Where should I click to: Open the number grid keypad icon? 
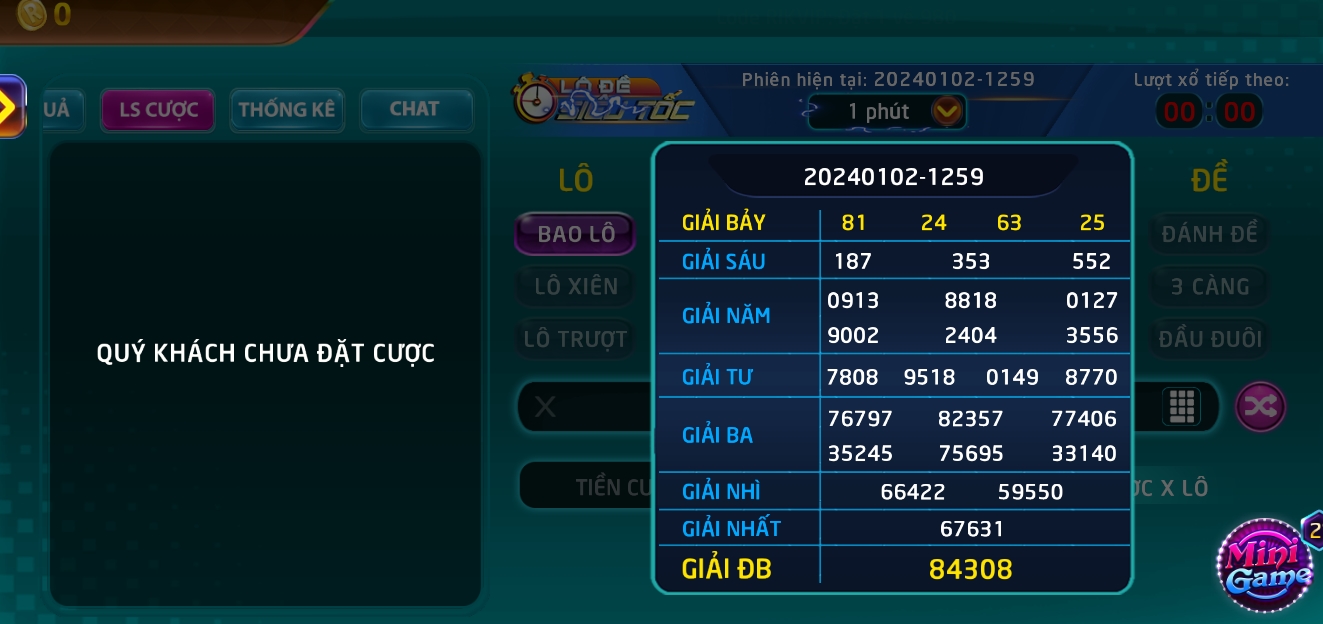click(1182, 406)
